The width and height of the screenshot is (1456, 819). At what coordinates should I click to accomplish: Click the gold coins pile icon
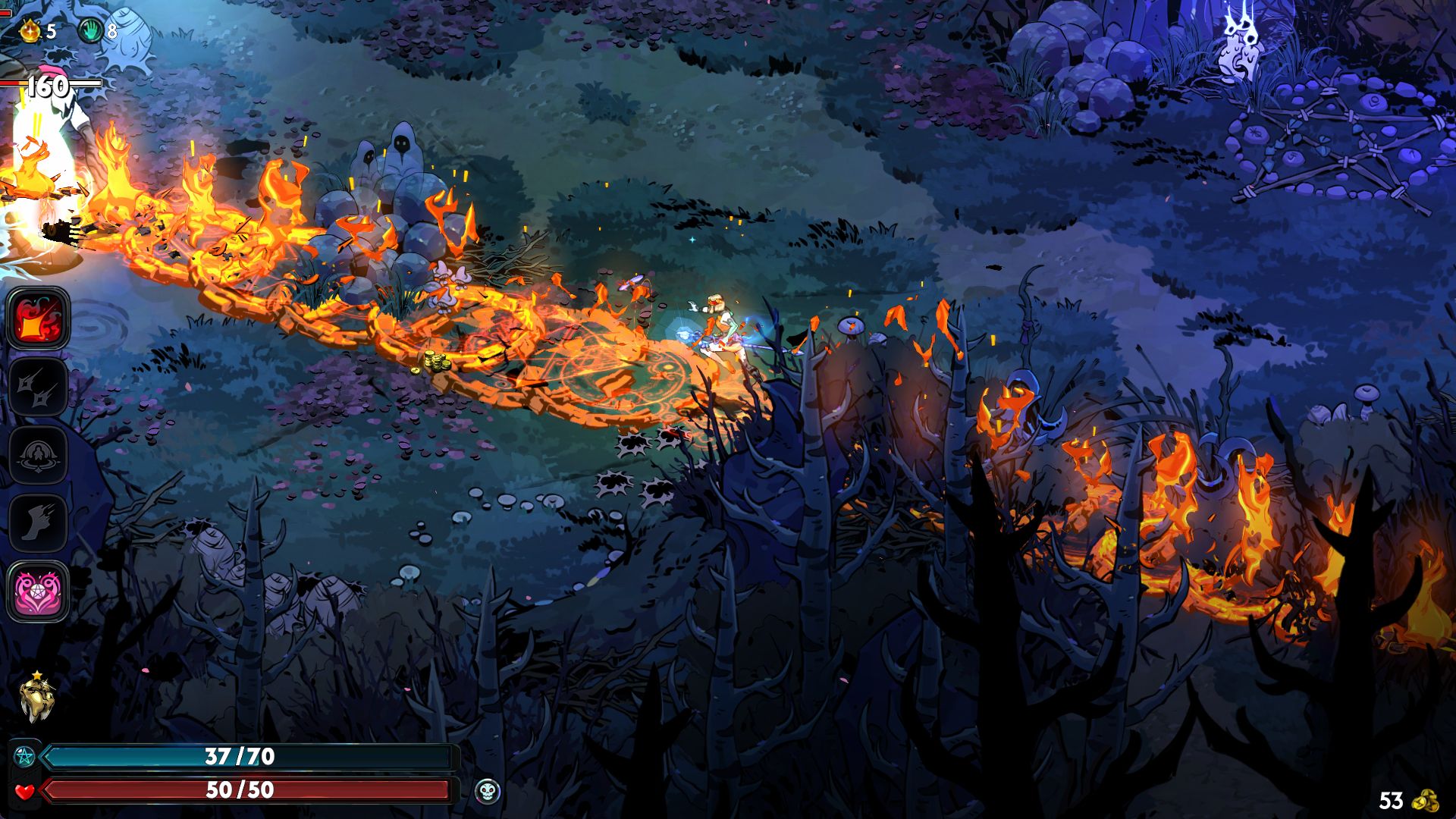1427,801
